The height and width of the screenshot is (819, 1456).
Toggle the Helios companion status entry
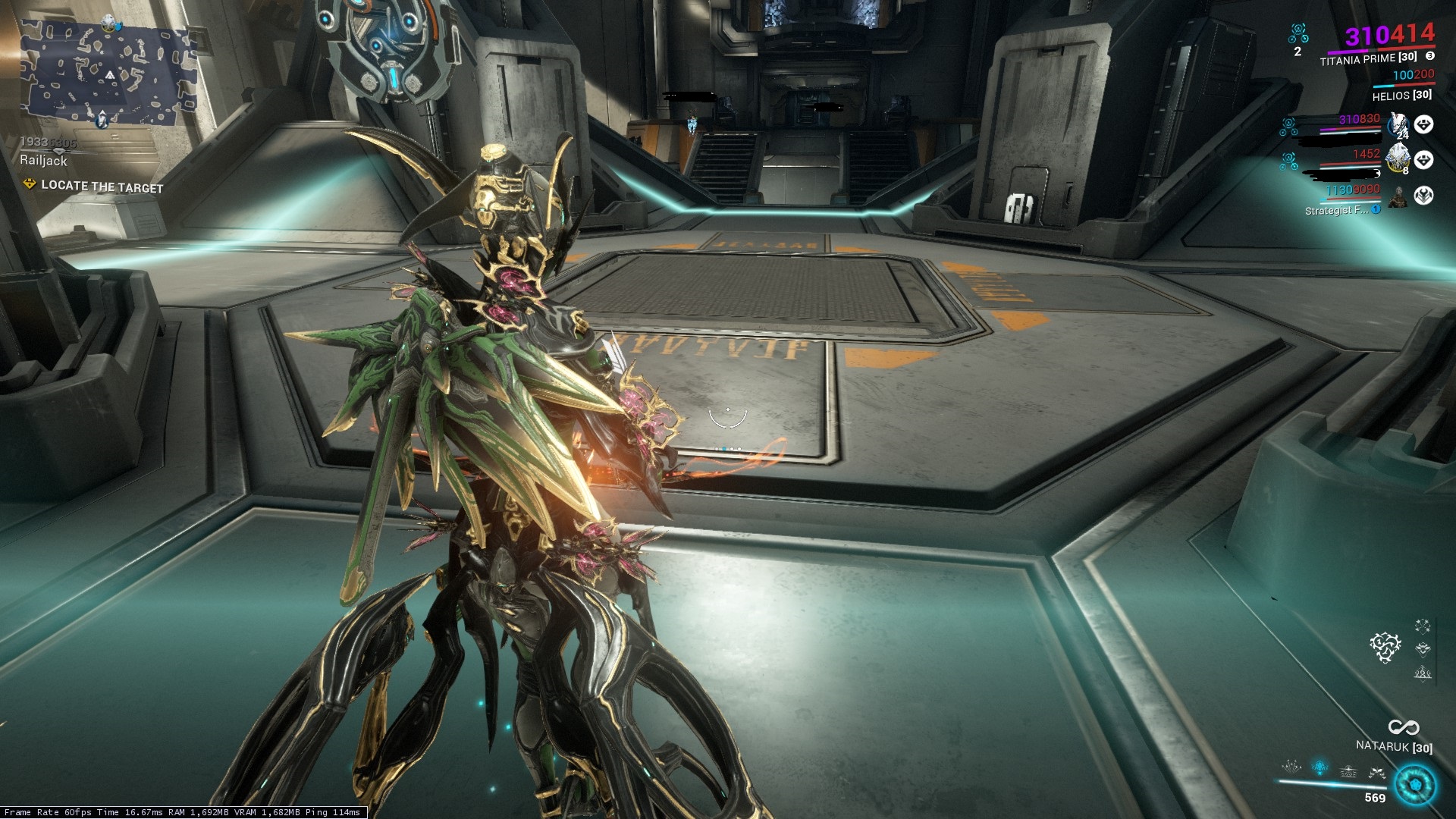[x=1401, y=96]
